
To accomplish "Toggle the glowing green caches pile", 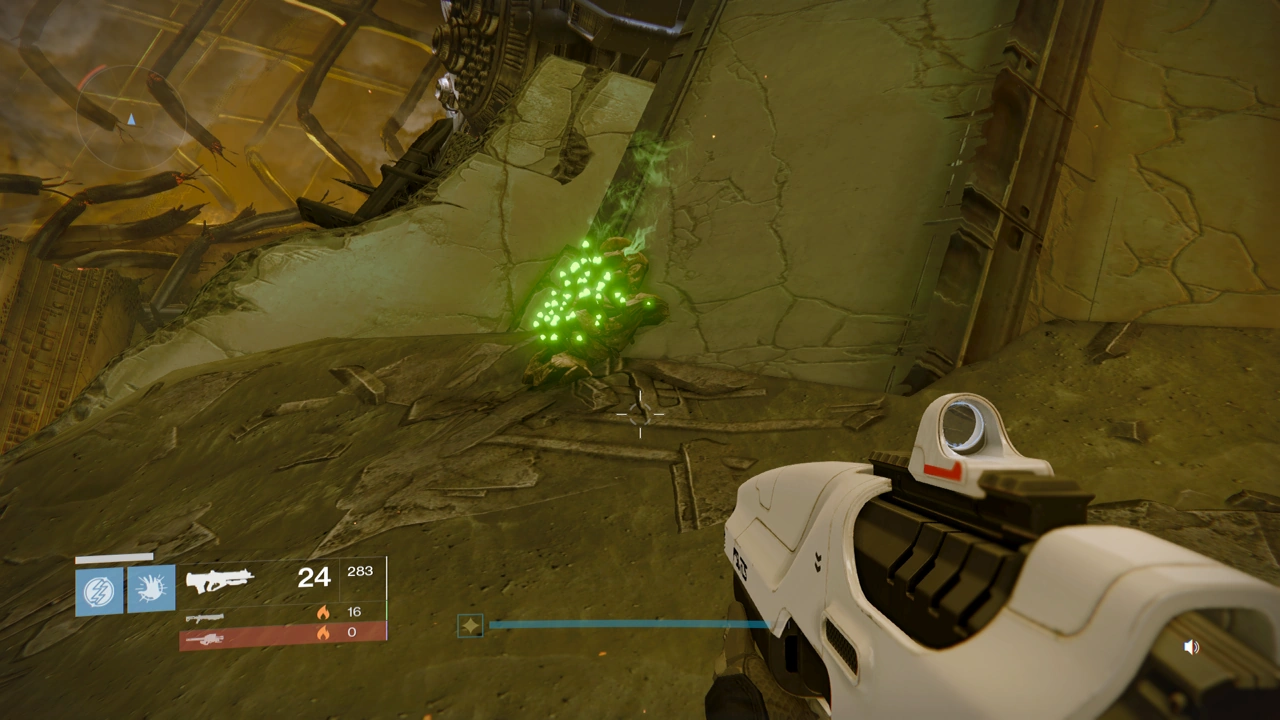I will [585, 300].
